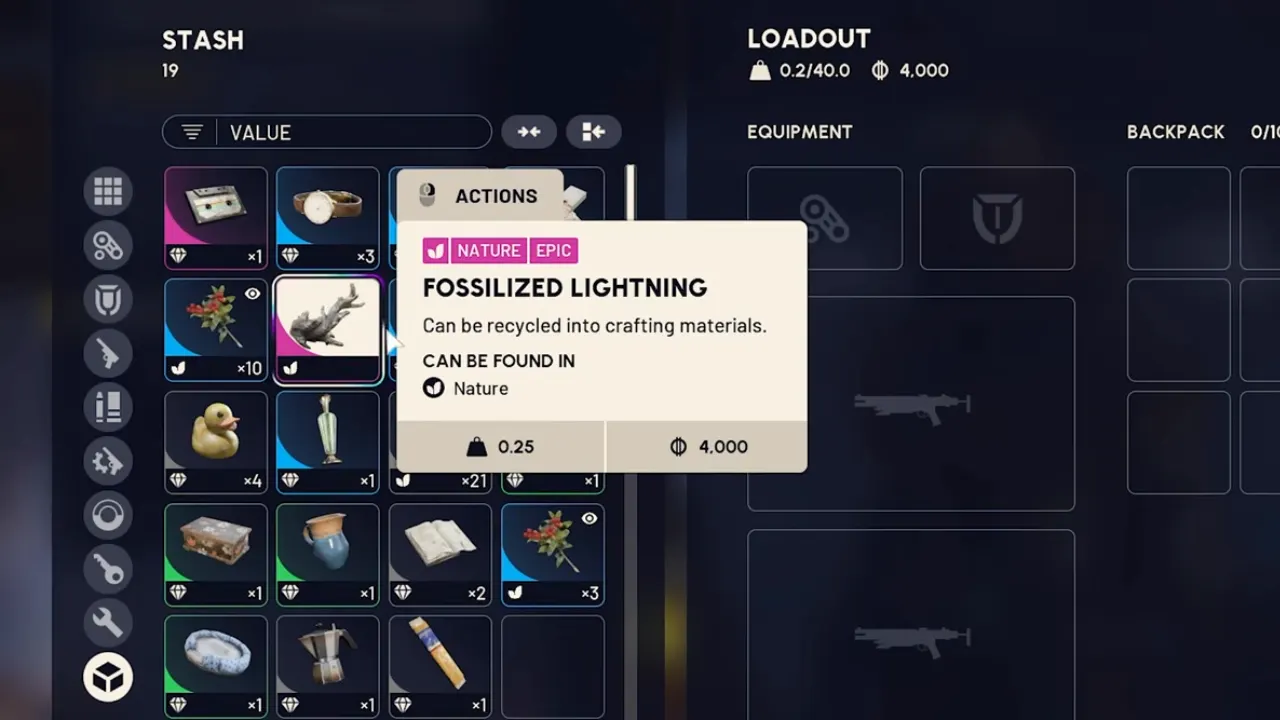Select the grid icon to show all stash categories
The width and height of the screenshot is (1280, 720).
click(108, 191)
